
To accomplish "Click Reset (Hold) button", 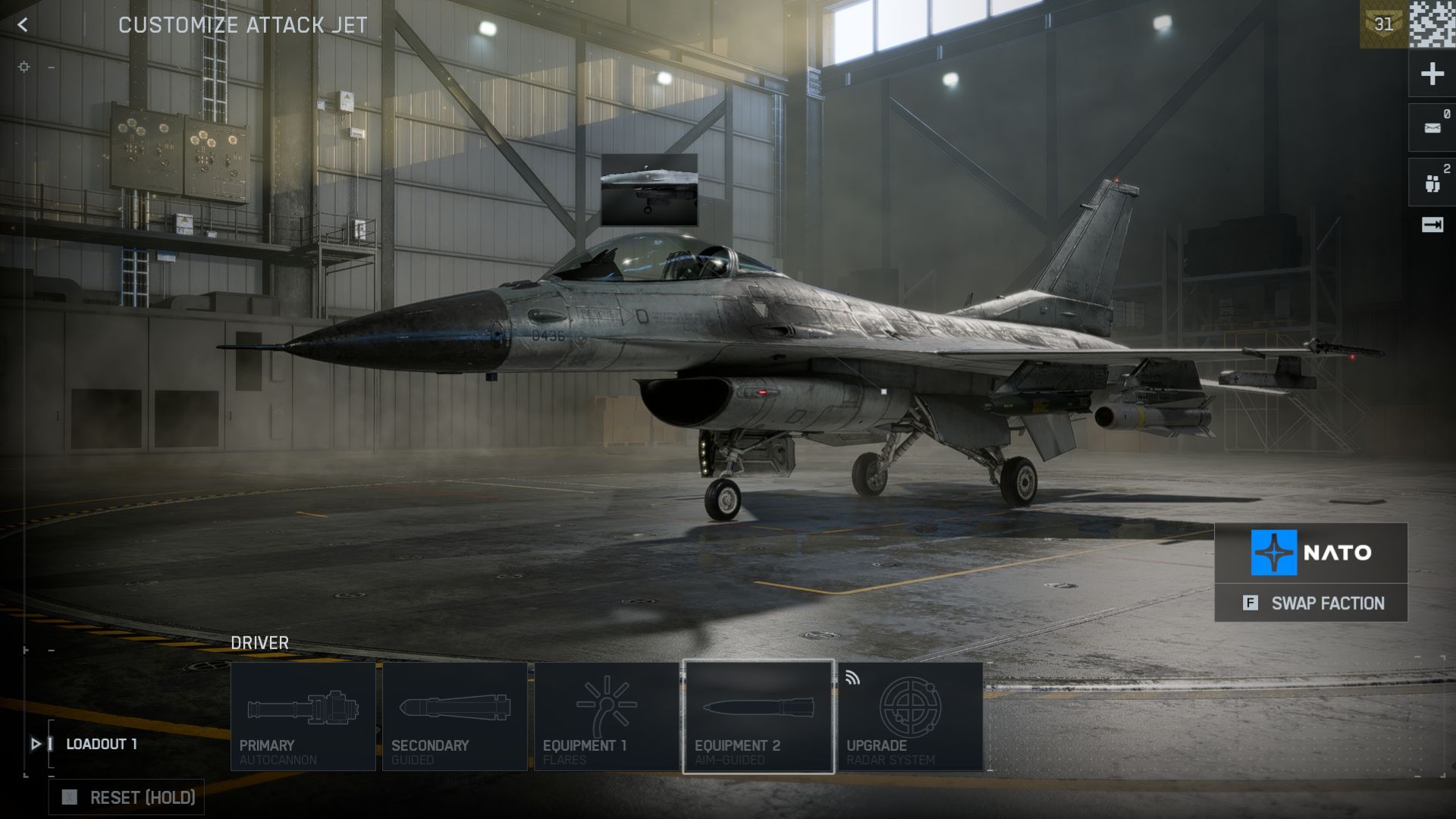I will (x=127, y=798).
